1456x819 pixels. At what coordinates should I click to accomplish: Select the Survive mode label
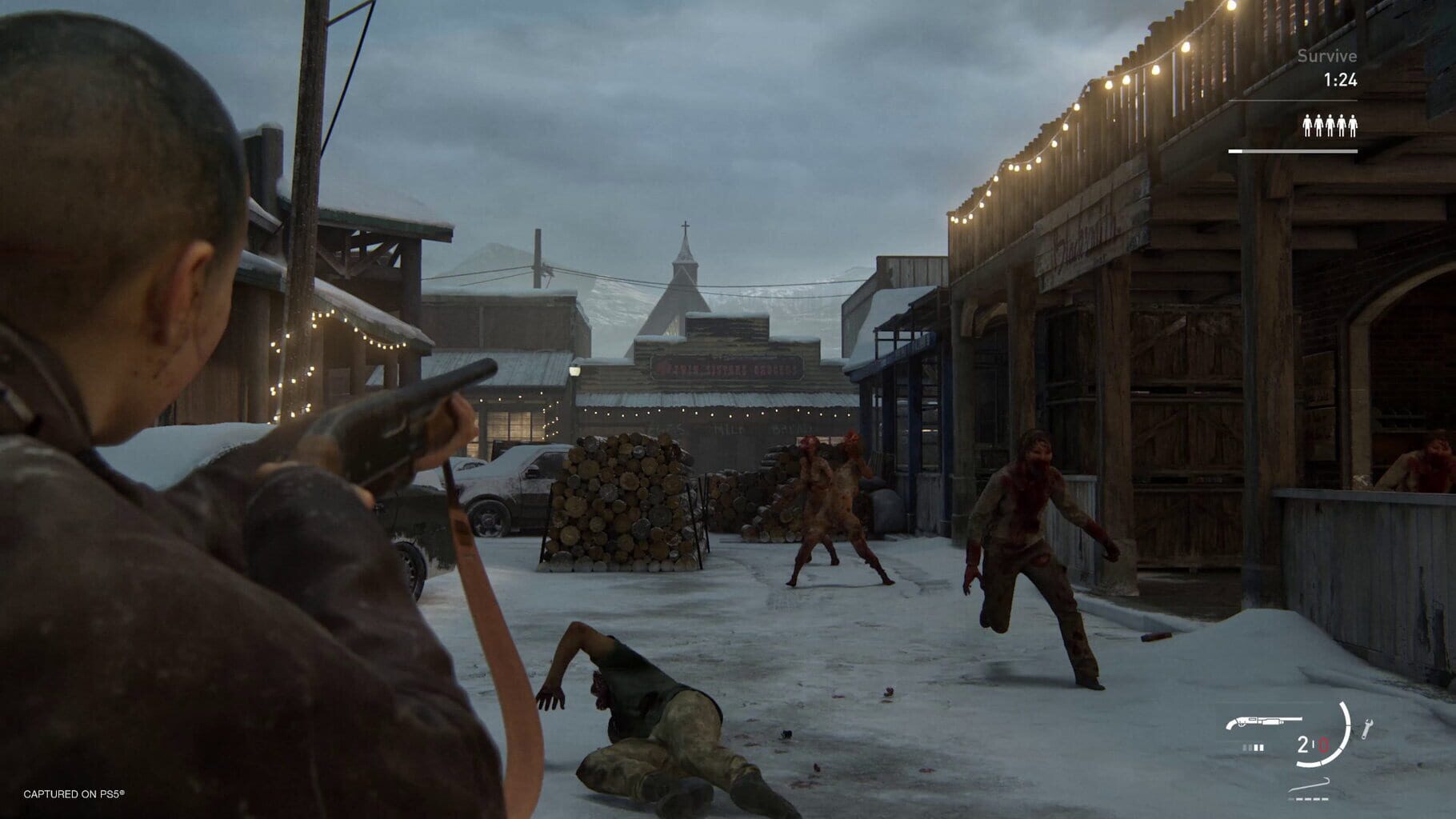pos(1326,55)
